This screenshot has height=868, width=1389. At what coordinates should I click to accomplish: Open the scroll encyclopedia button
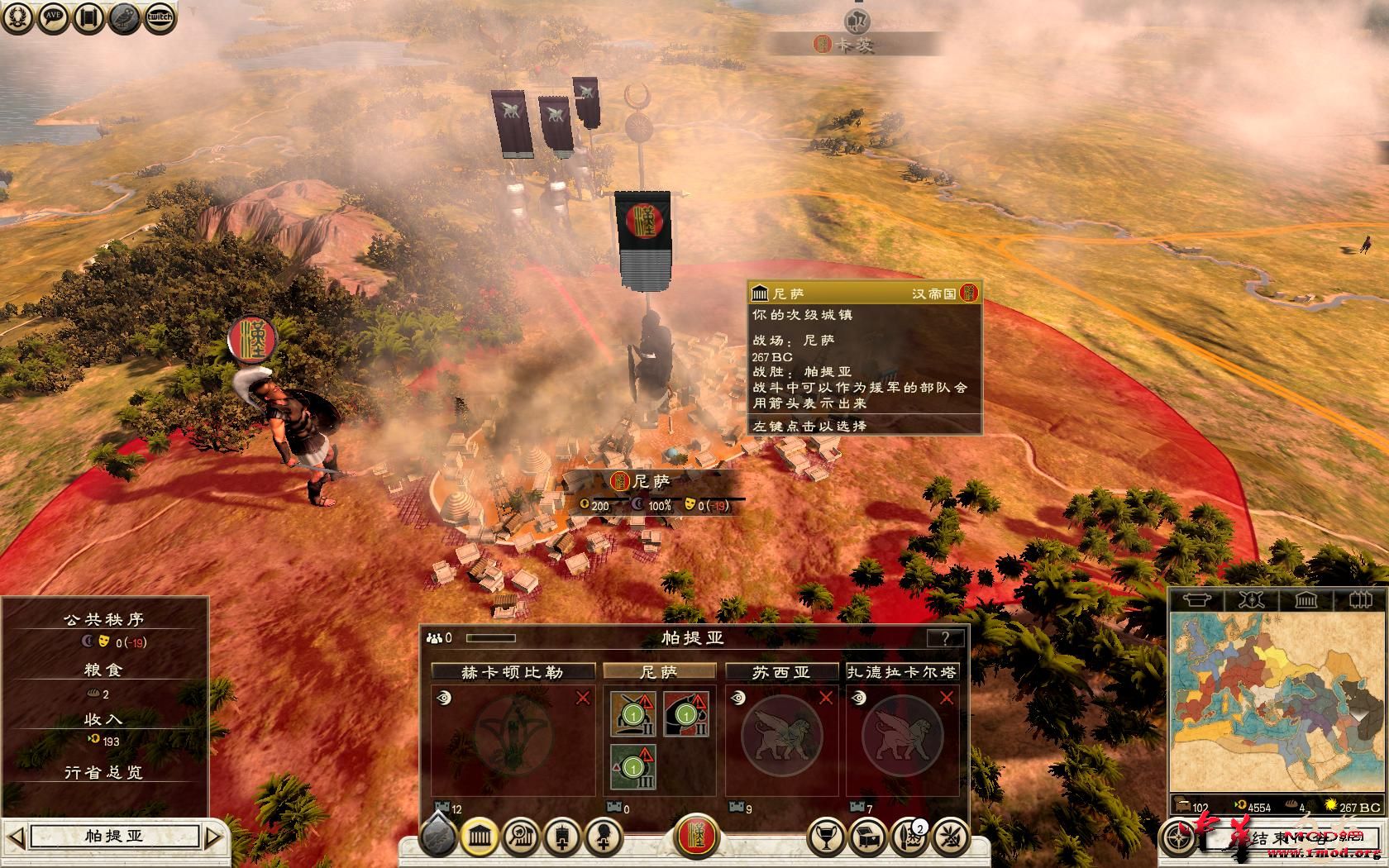click(x=88, y=17)
